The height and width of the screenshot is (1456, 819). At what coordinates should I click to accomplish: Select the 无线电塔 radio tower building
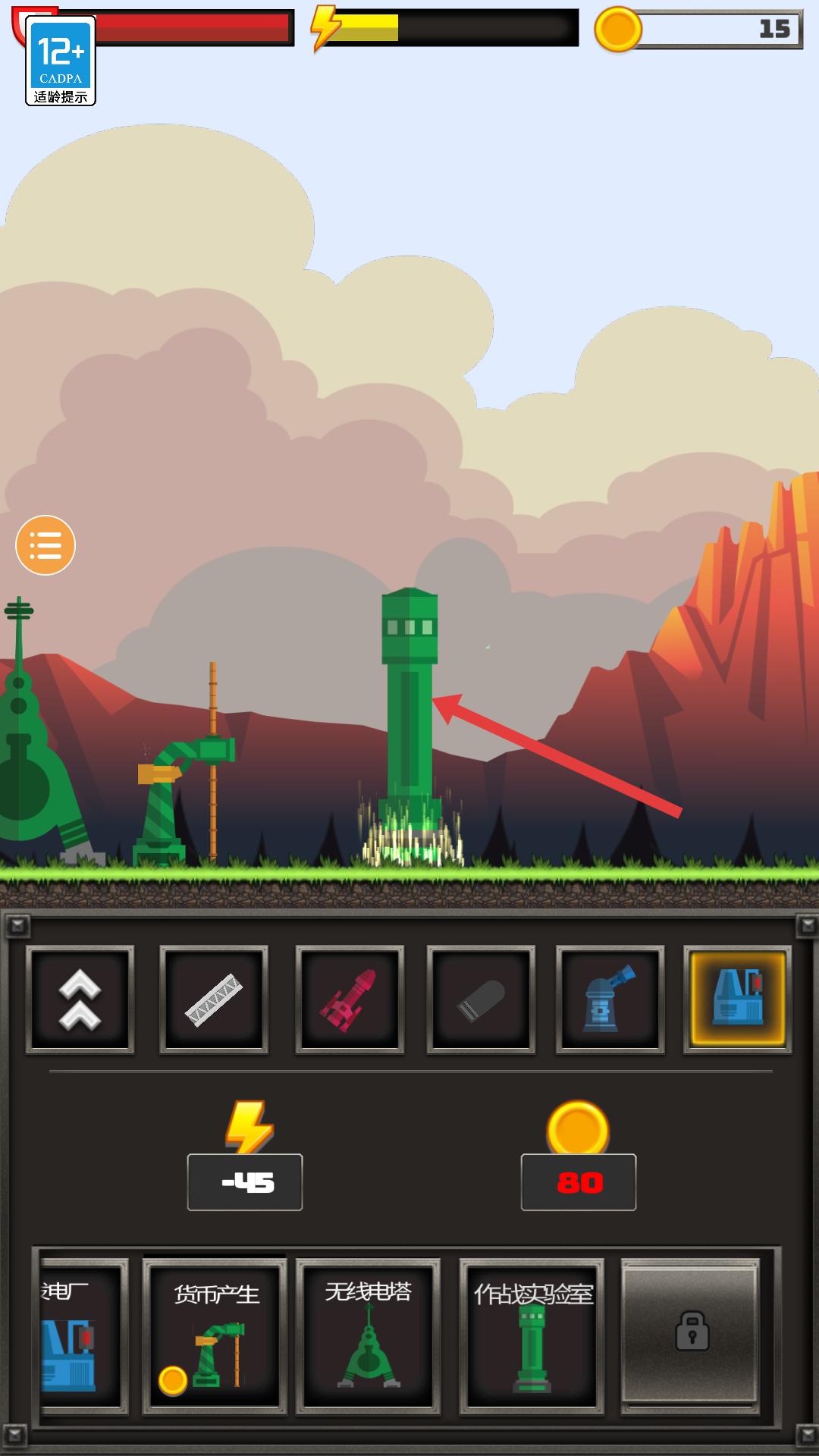(x=369, y=1336)
